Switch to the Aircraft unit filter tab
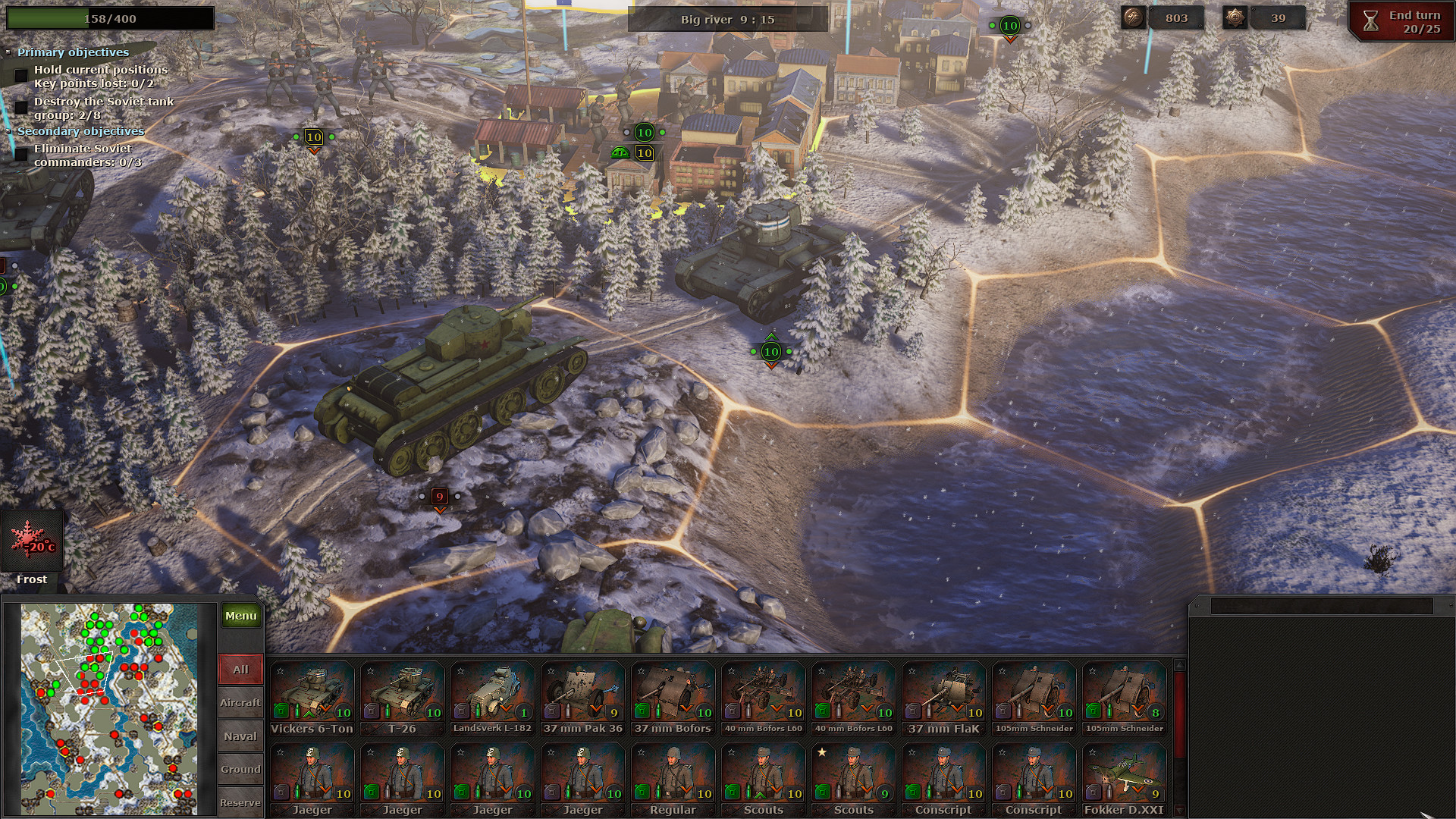Viewport: 1456px width, 819px height. pos(240,702)
